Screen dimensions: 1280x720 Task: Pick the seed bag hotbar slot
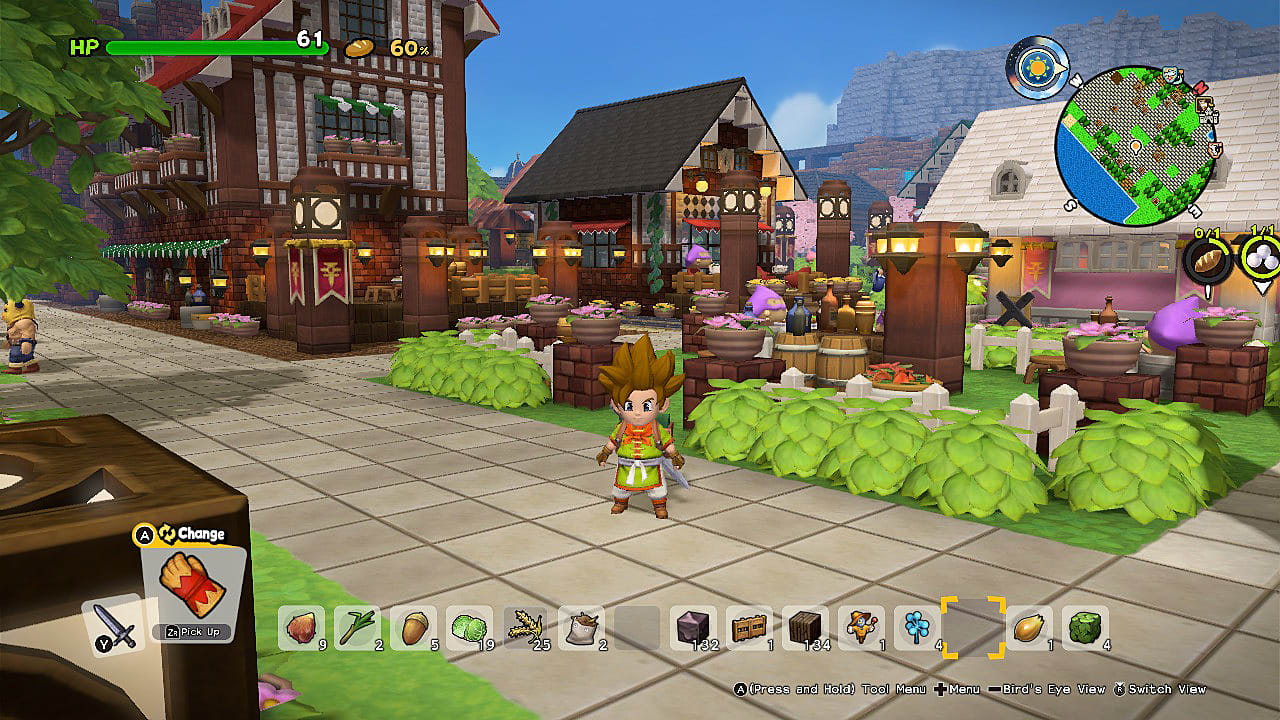tap(581, 629)
